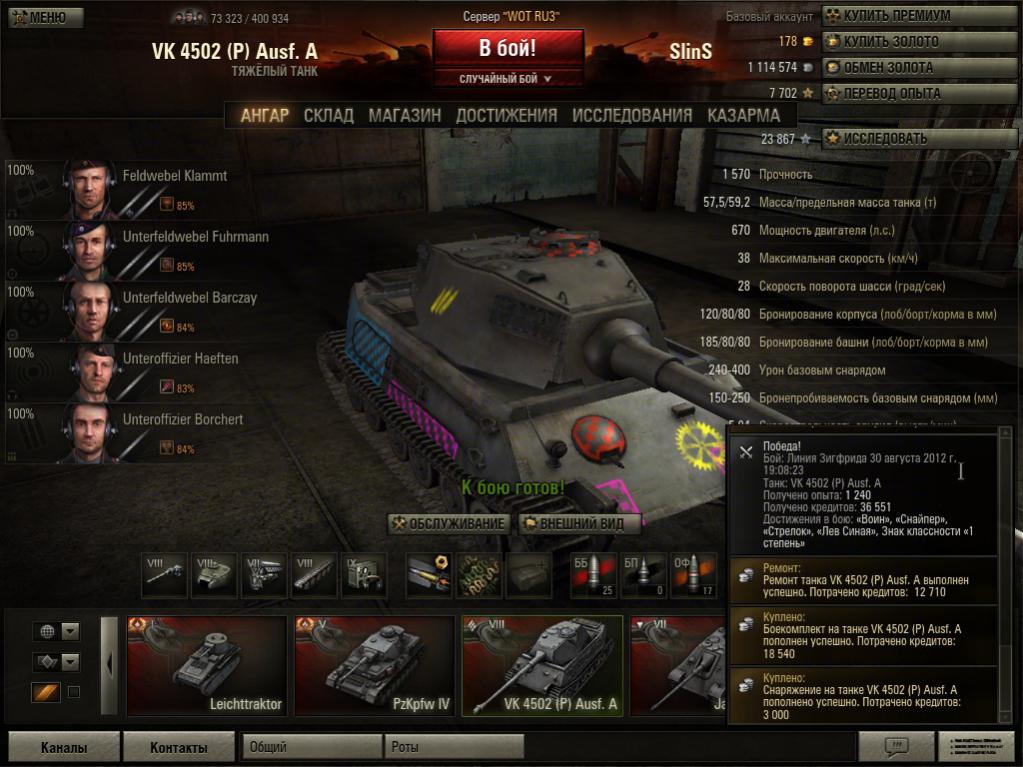
Task: Open the Контакты contacts panel
Action: (178, 747)
